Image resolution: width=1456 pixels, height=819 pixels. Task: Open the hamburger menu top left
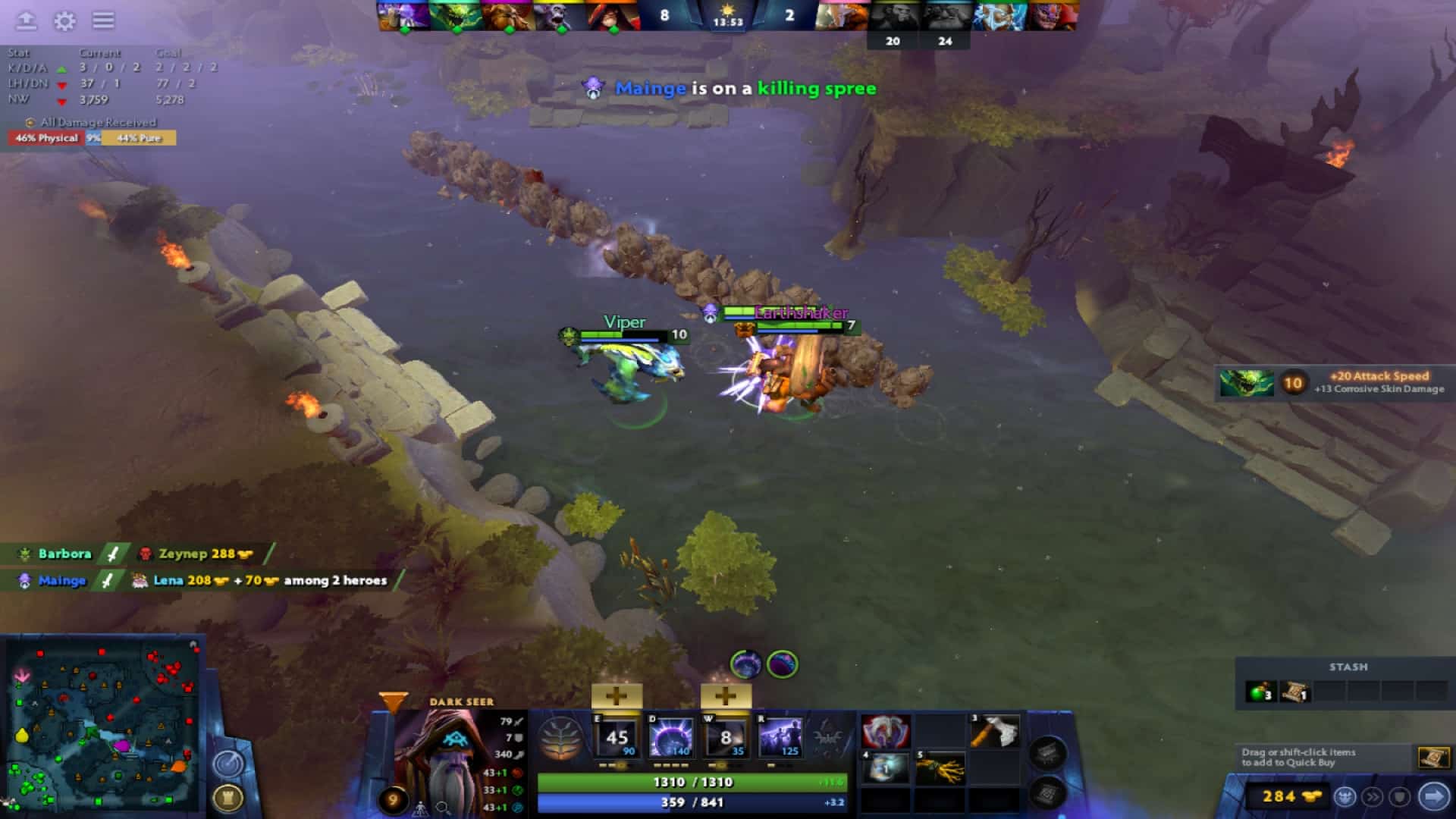point(103,21)
